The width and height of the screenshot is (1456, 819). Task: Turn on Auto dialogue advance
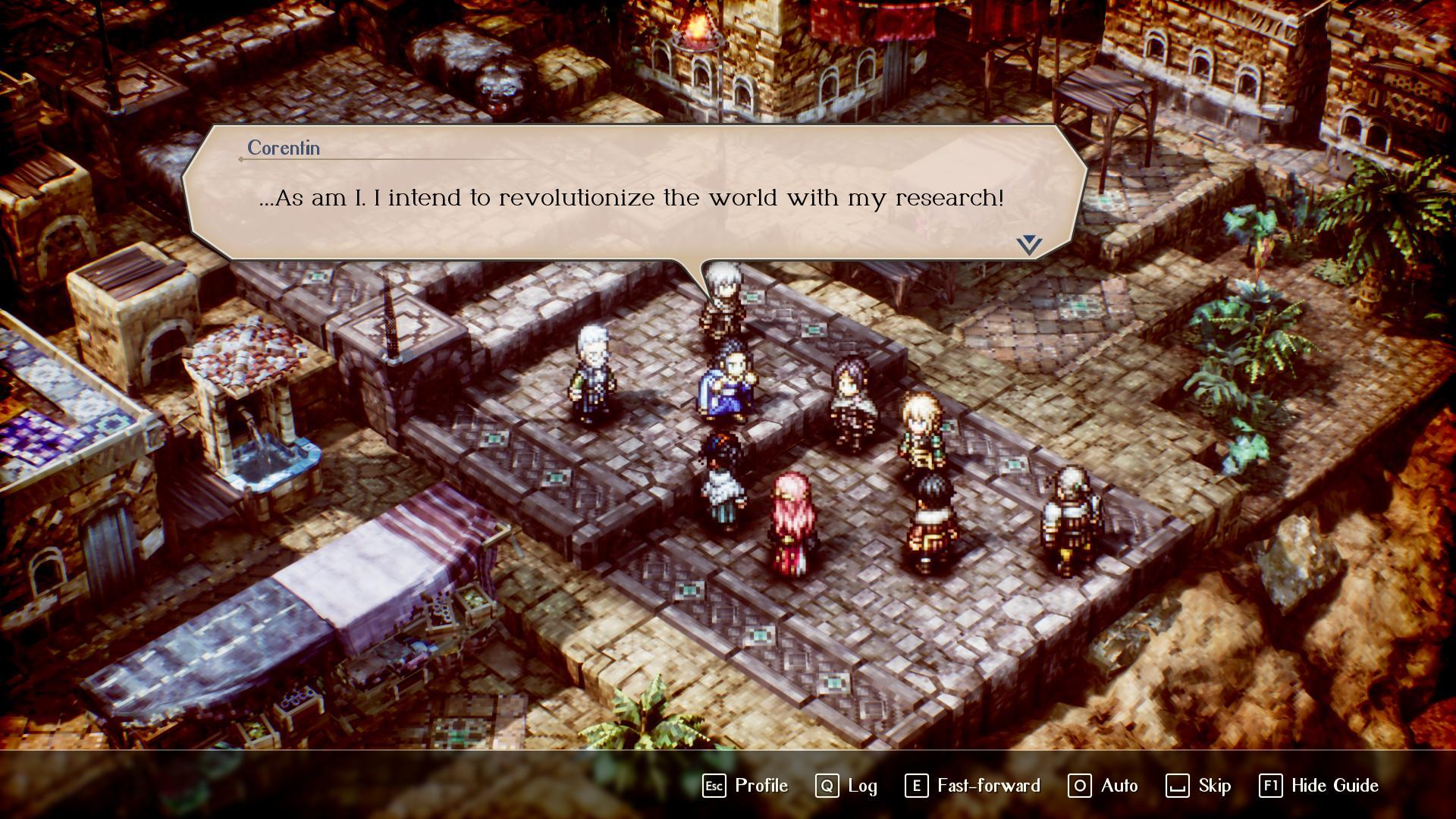[x=1103, y=786]
